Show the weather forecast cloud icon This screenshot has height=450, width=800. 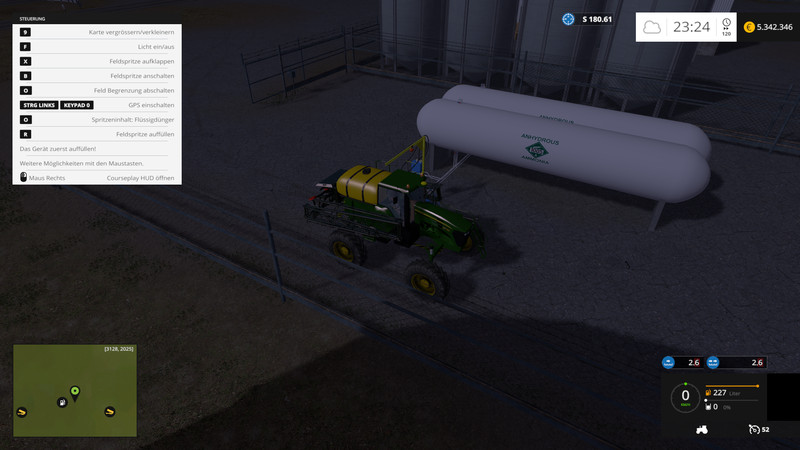coord(652,27)
